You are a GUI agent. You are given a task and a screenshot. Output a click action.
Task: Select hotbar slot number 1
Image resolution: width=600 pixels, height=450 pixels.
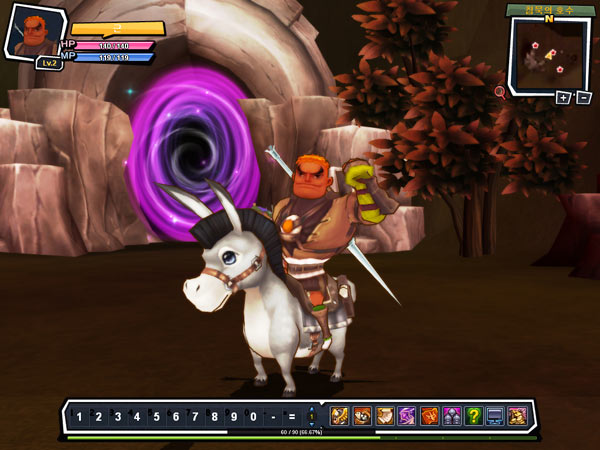[79, 417]
